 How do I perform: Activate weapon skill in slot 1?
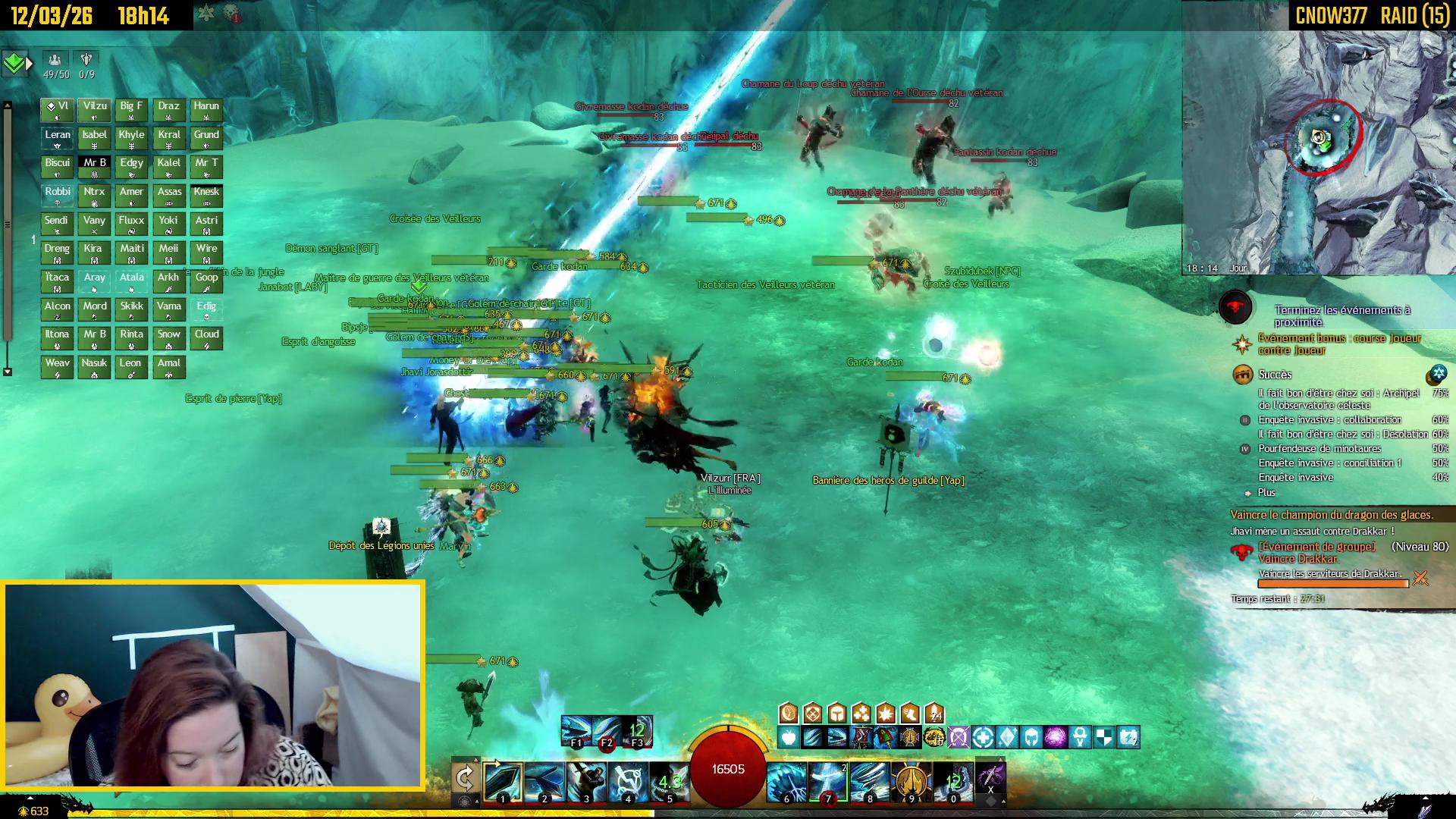(503, 781)
